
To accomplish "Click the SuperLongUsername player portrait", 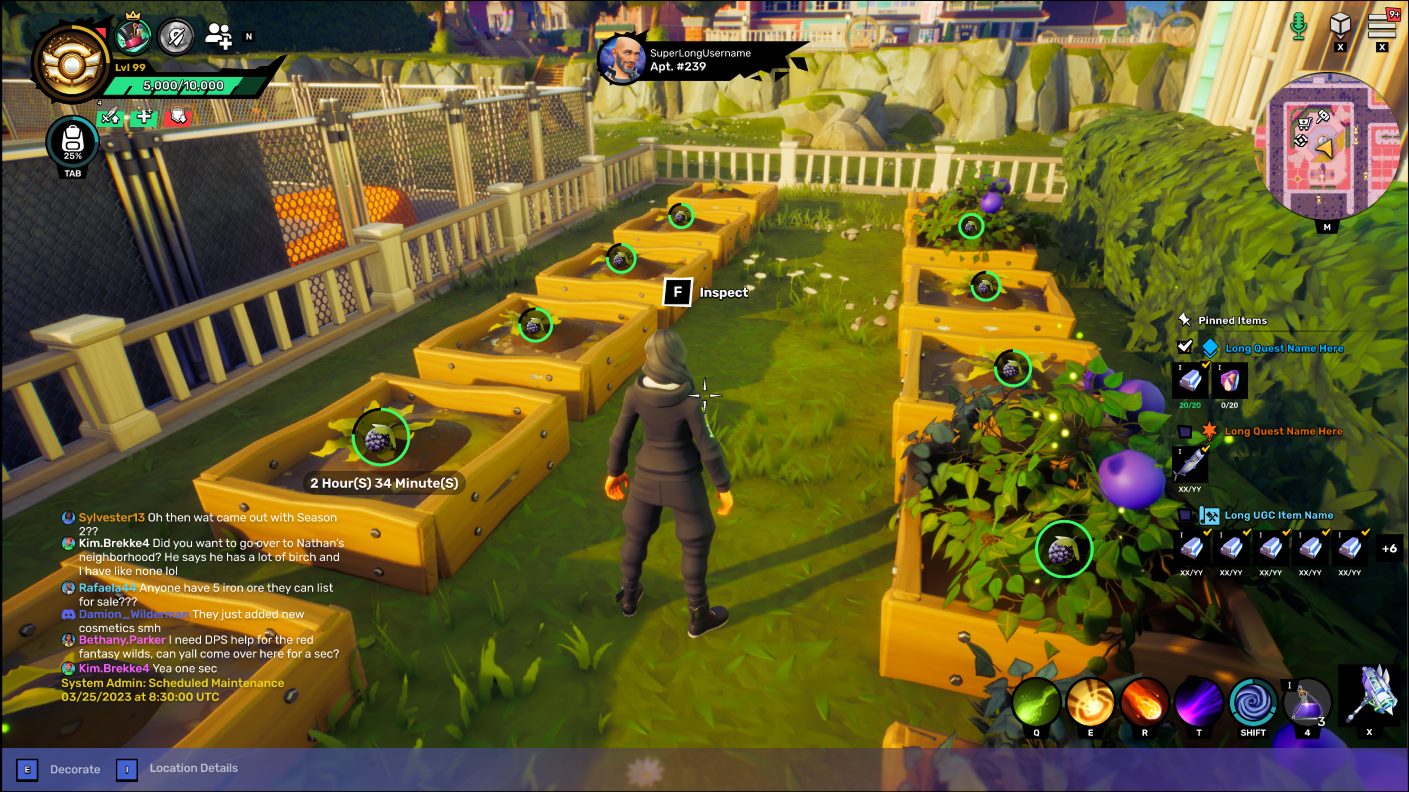I will [x=621, y=60].
